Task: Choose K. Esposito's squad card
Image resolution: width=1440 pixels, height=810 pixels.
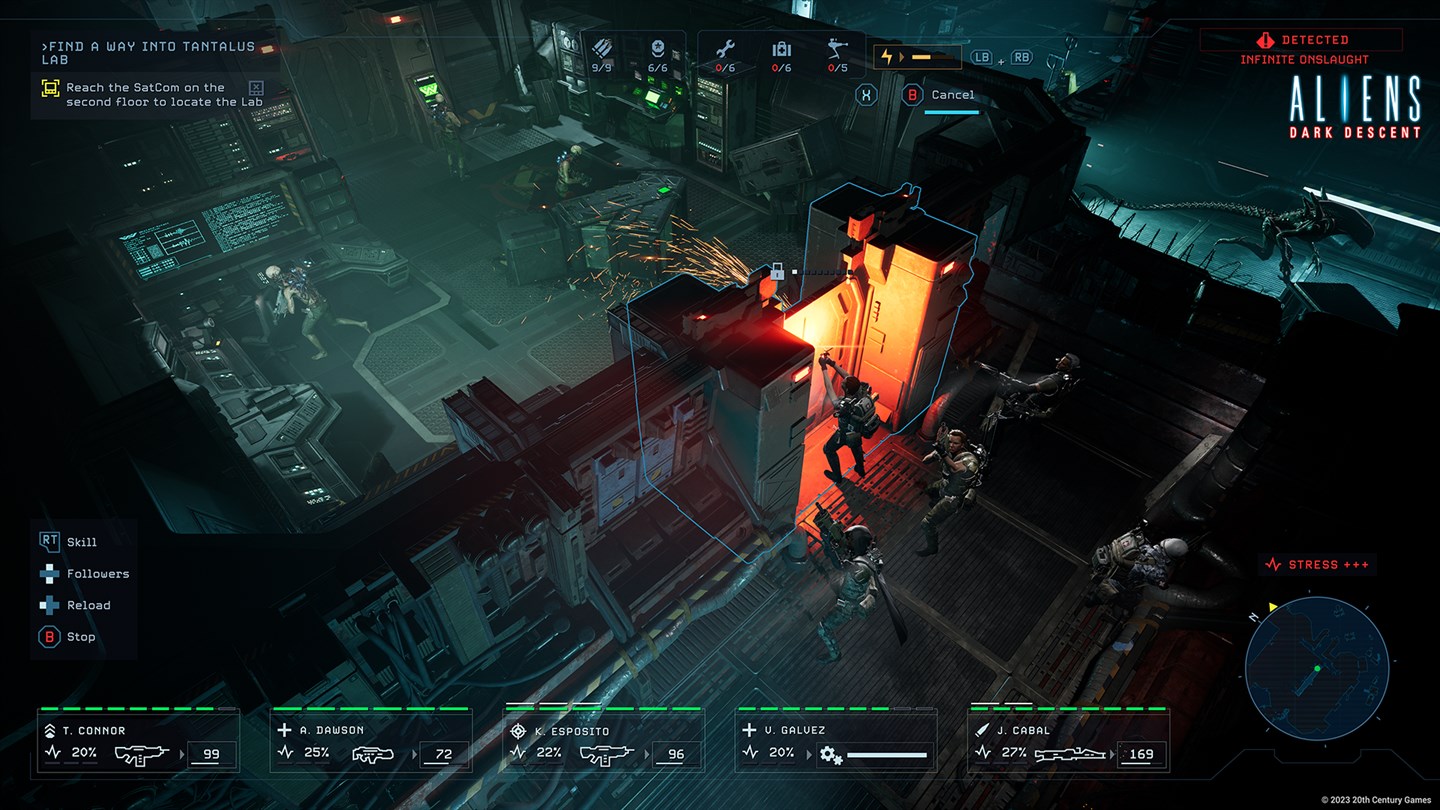Action: [x=603, y=742]
